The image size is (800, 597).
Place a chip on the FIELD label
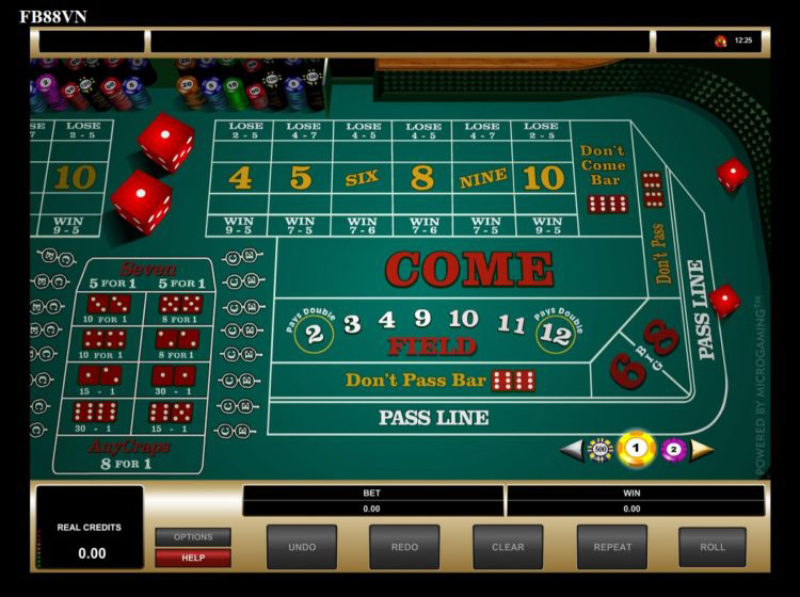click(431, 347)
